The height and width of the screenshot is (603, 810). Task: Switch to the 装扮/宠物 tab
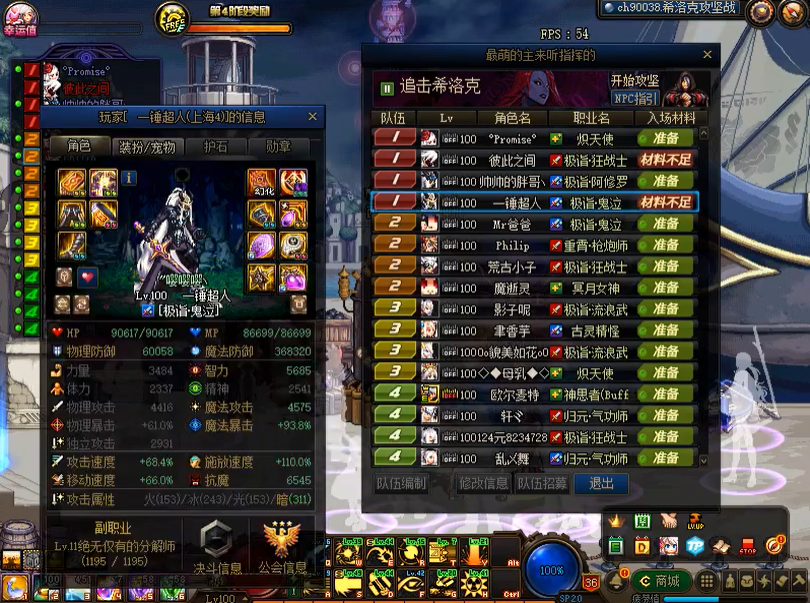[x=147, y=147]
